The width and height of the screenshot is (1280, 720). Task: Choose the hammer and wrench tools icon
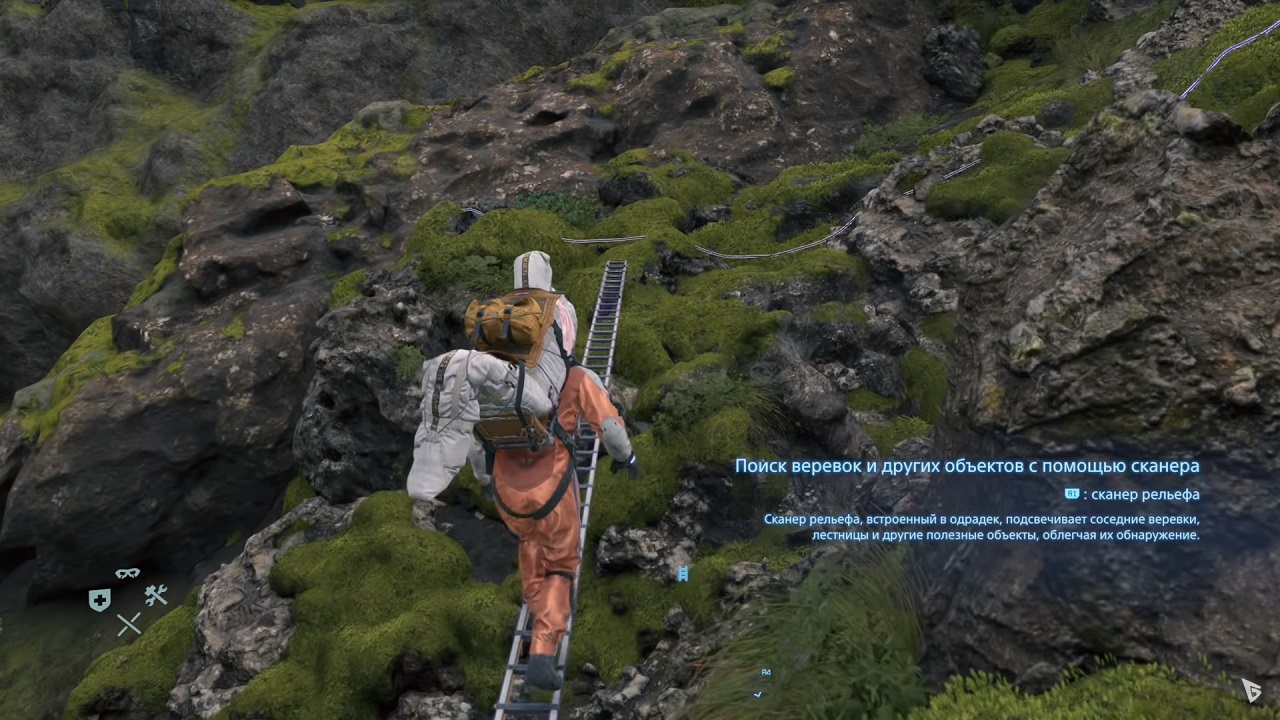(x=156, y=596)
